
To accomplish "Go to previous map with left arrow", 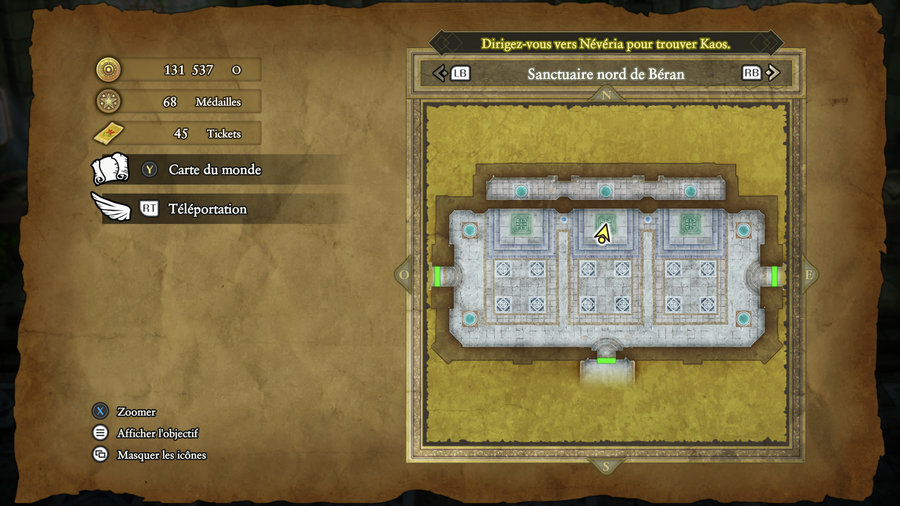I will click(x=437, y=73).
